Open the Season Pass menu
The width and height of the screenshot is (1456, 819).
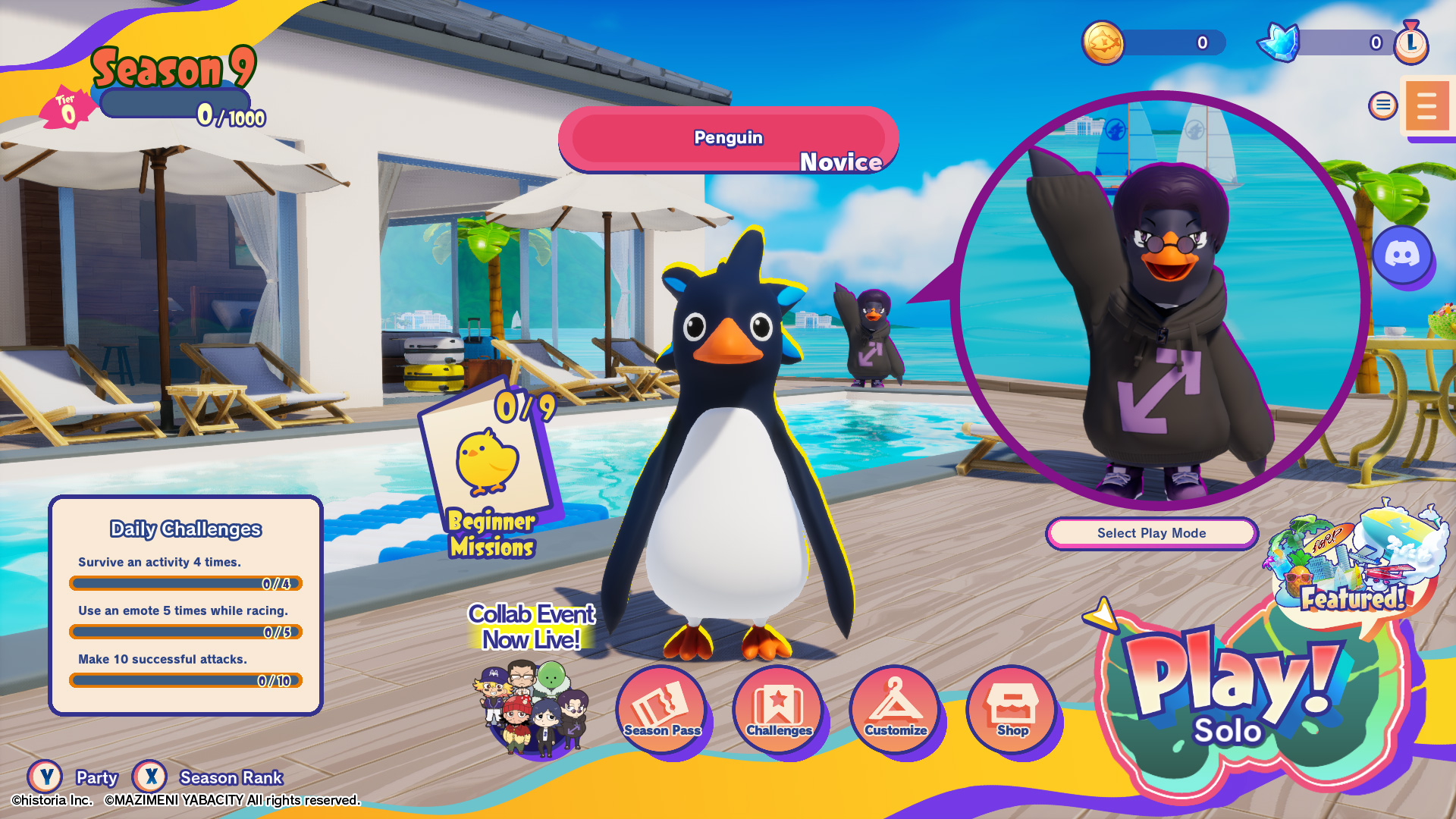[662, 709]
